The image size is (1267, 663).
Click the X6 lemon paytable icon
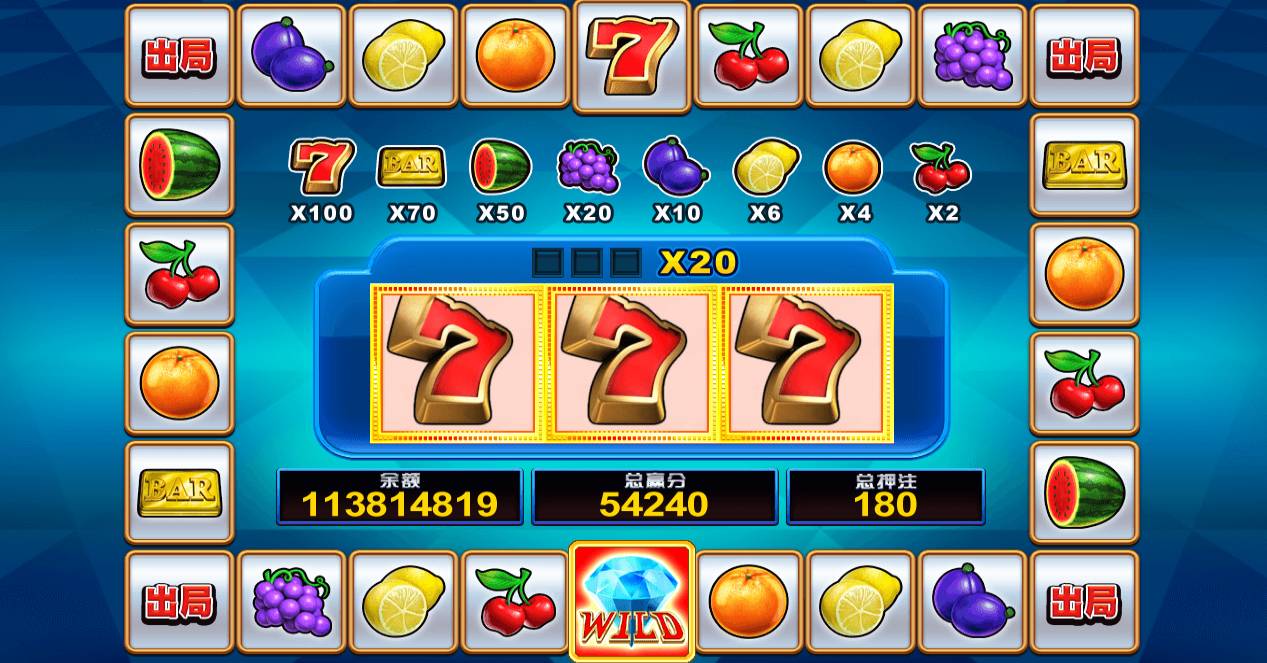coord(766,167)
